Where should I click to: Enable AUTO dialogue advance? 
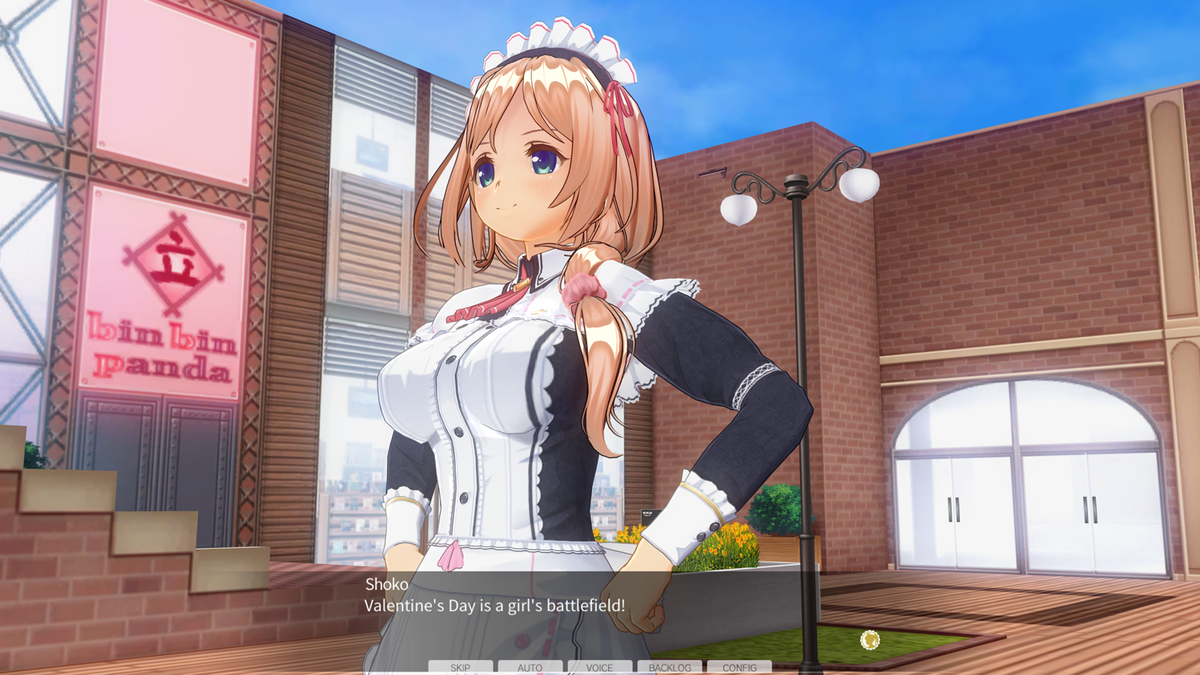tap(530, 667)
